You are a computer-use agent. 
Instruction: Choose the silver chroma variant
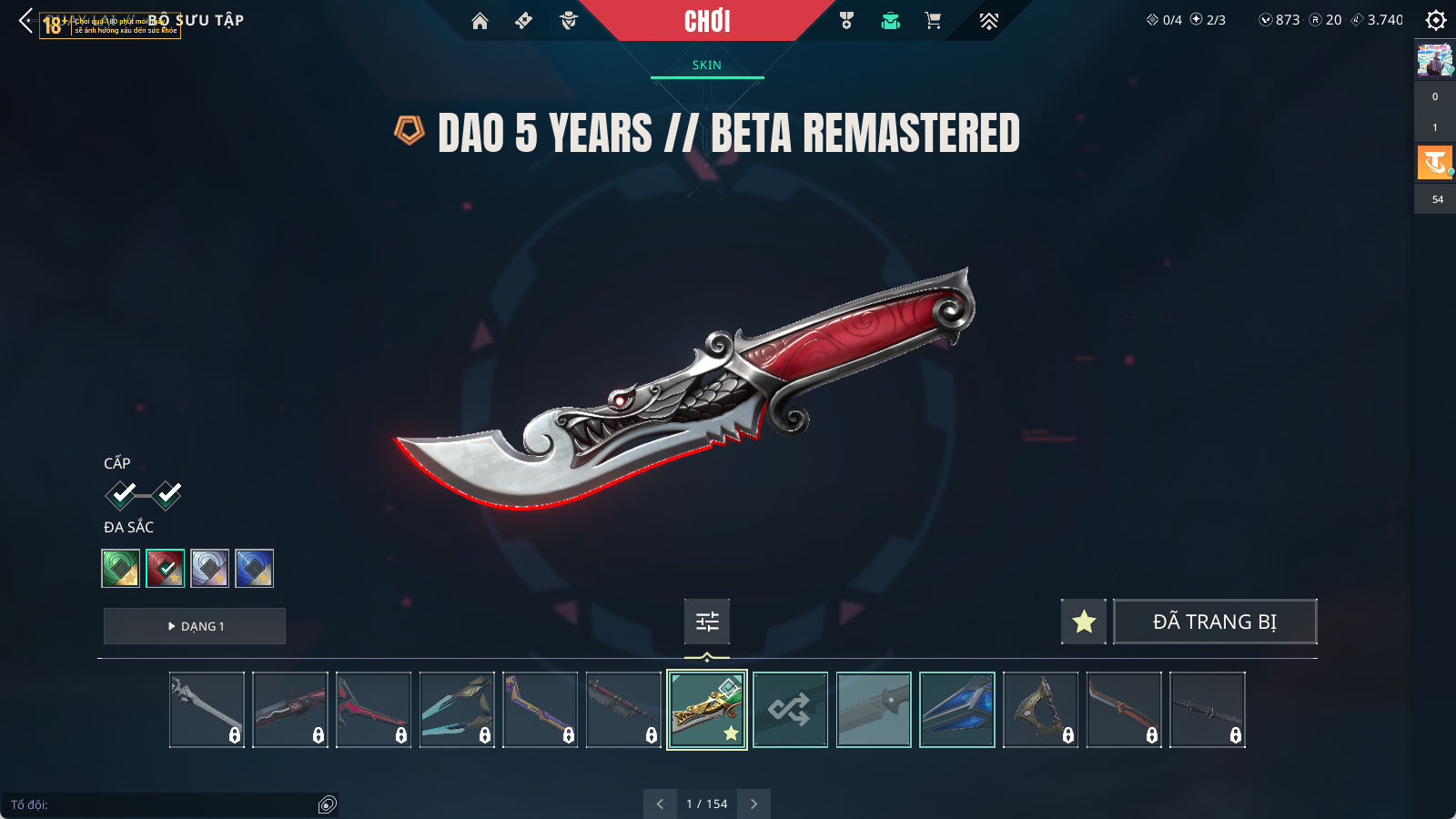pos(210,569)
